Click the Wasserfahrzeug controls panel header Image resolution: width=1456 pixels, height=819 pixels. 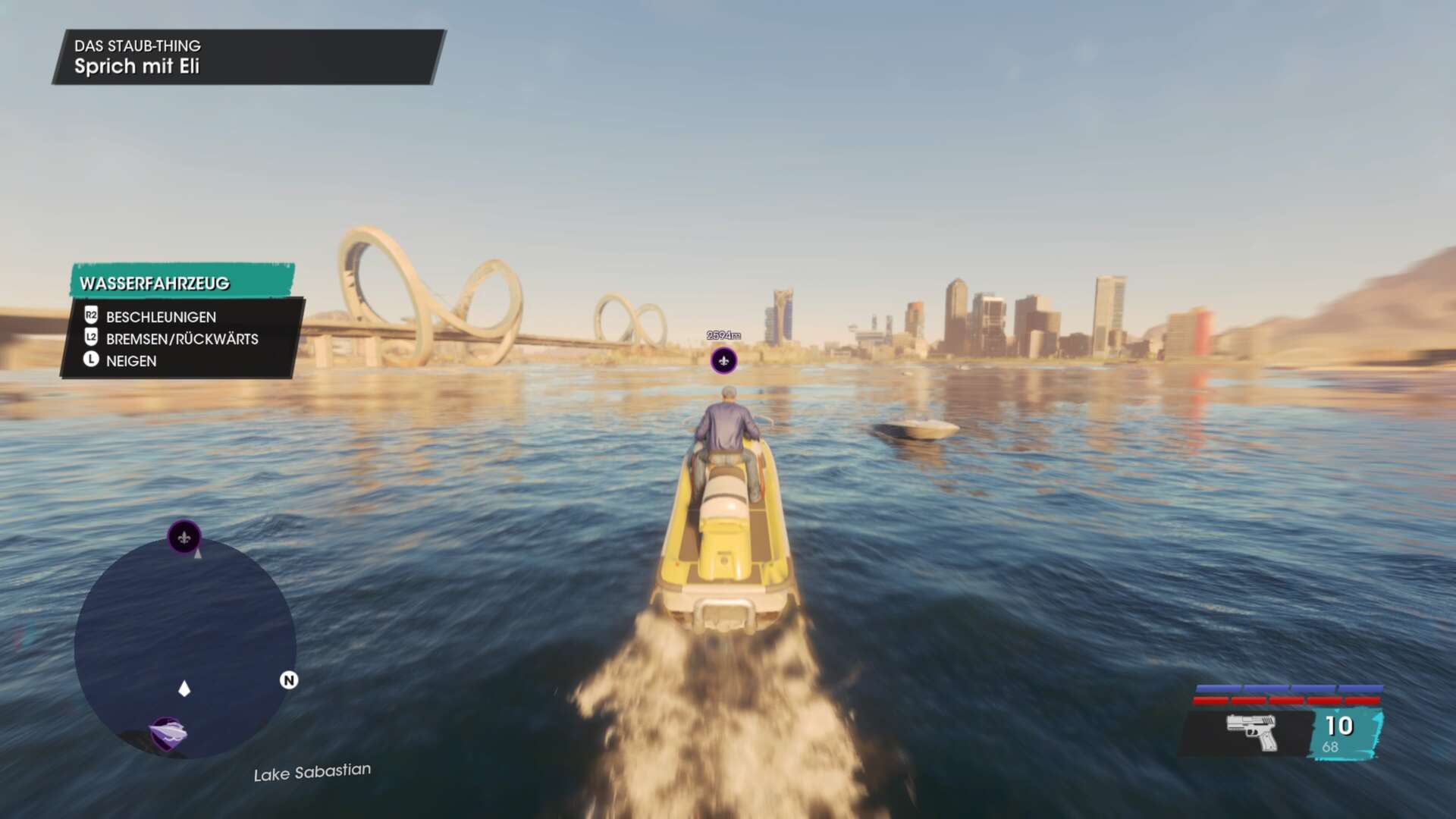[182, 282]
